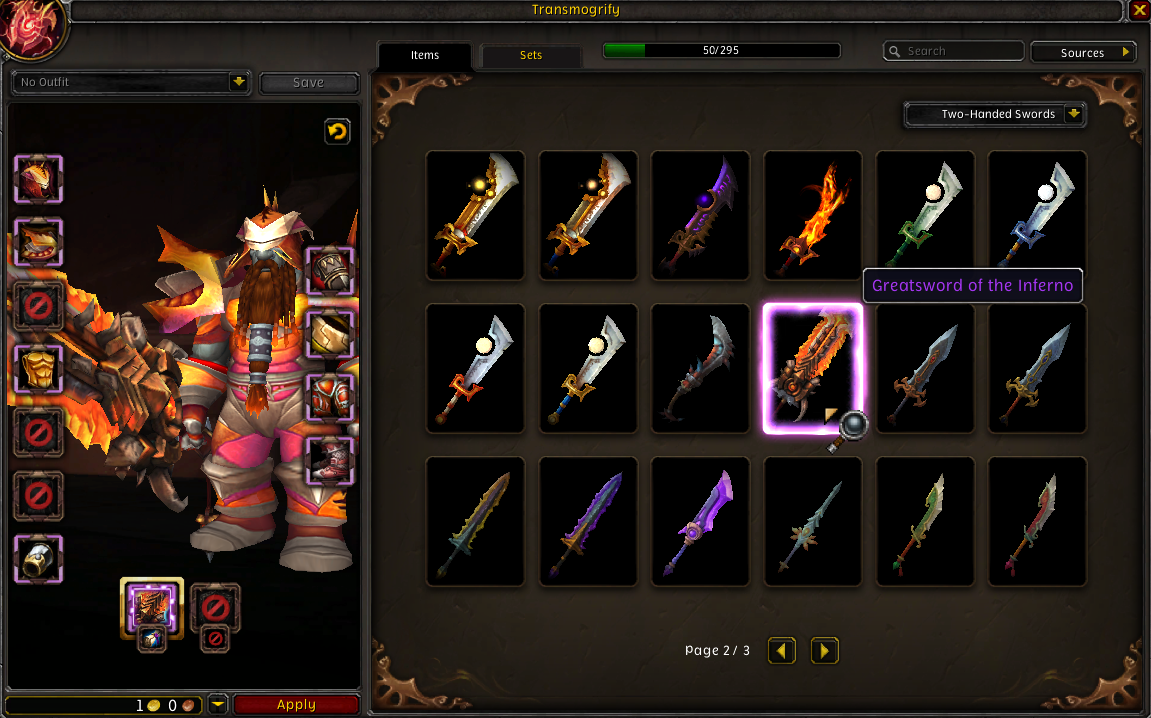Select the boots equipment slot
This screenshot has width=1151, height=718.
coord(329,461)
